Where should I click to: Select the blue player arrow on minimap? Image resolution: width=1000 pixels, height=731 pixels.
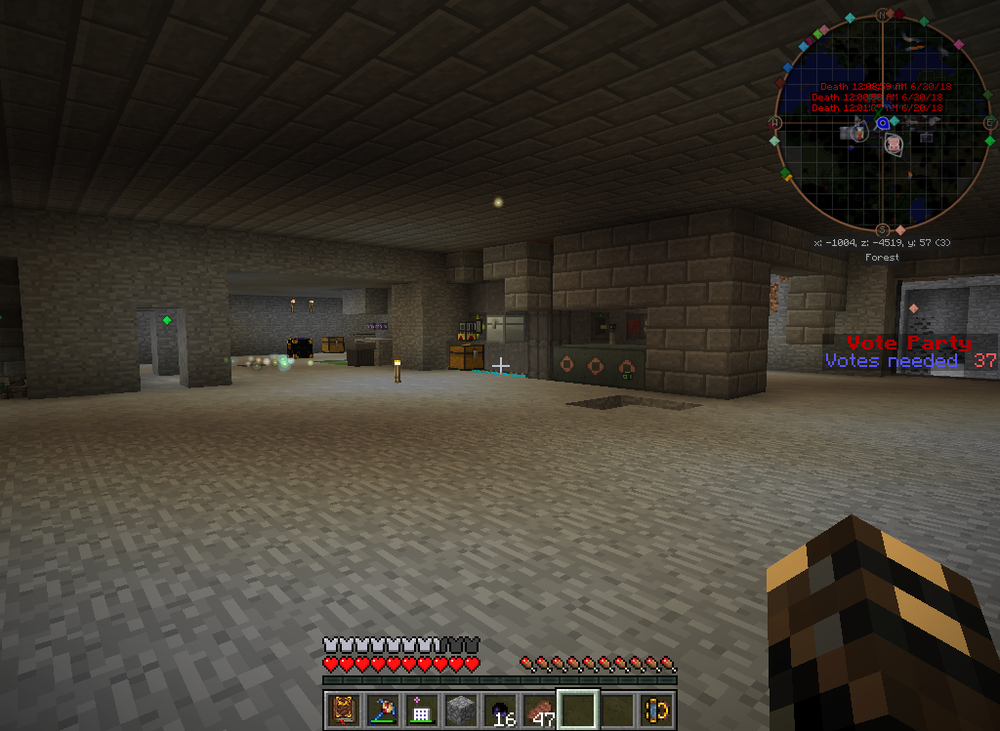[883, 122]
